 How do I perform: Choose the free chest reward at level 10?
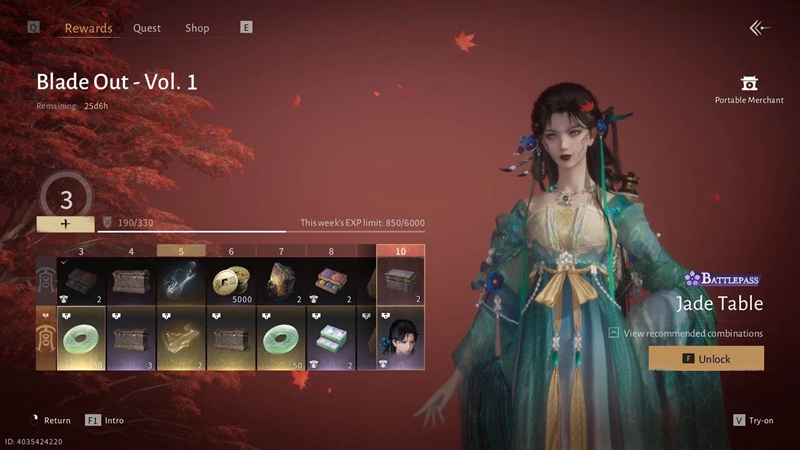coord(401,282)
